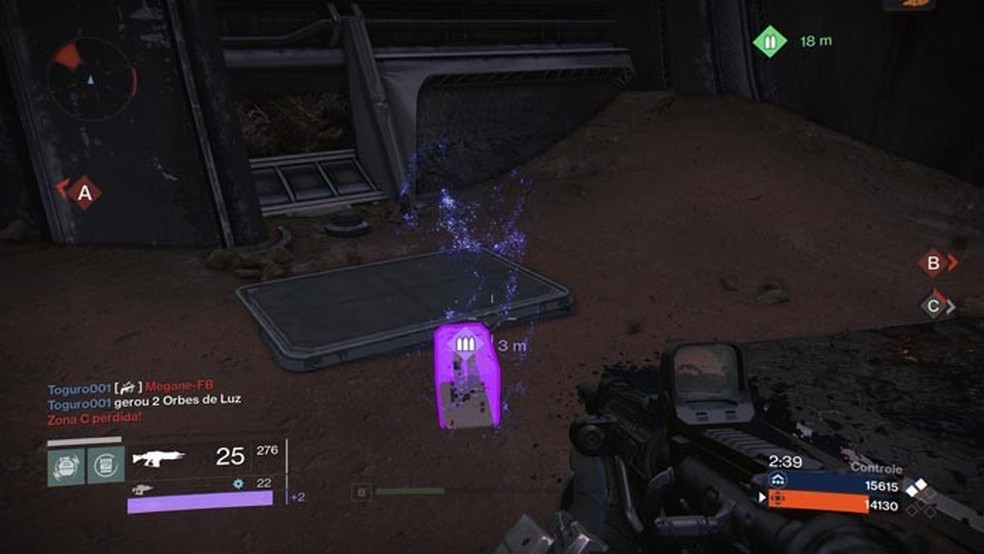The height and width of the screenshot is (554, 984).
Task: Select the zone B capture marker
Action: coord(933,263)
